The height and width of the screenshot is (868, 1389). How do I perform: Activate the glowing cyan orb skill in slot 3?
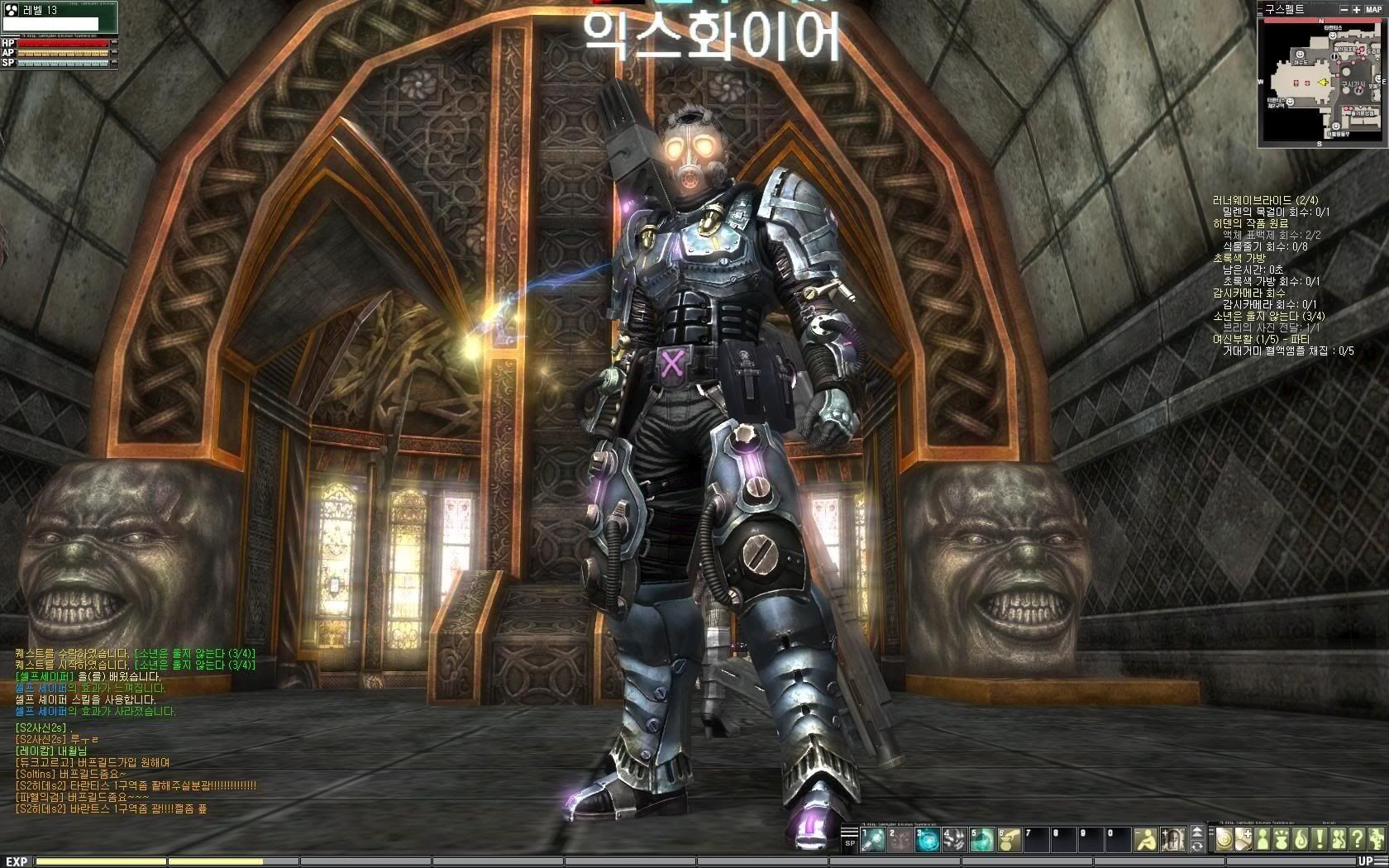928,840
